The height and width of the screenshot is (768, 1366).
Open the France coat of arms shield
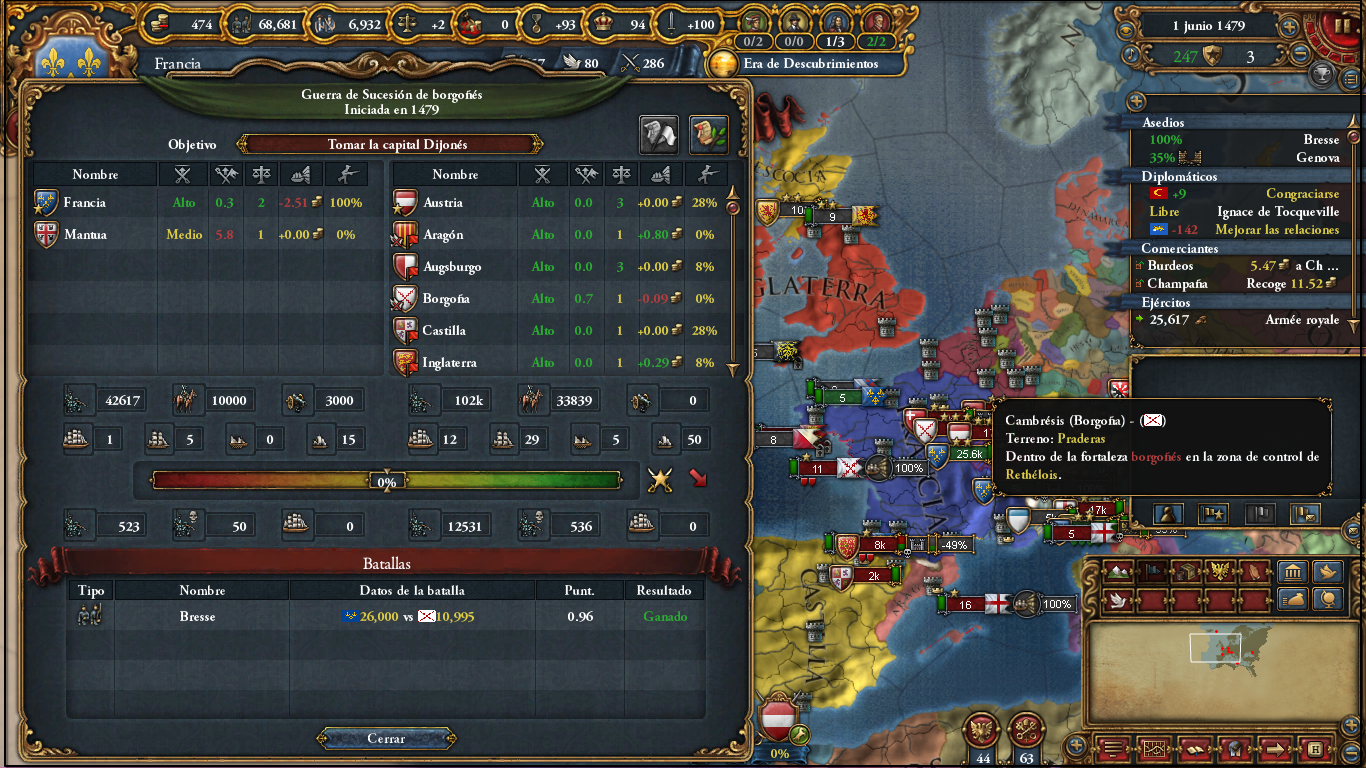tap(72, 58)
